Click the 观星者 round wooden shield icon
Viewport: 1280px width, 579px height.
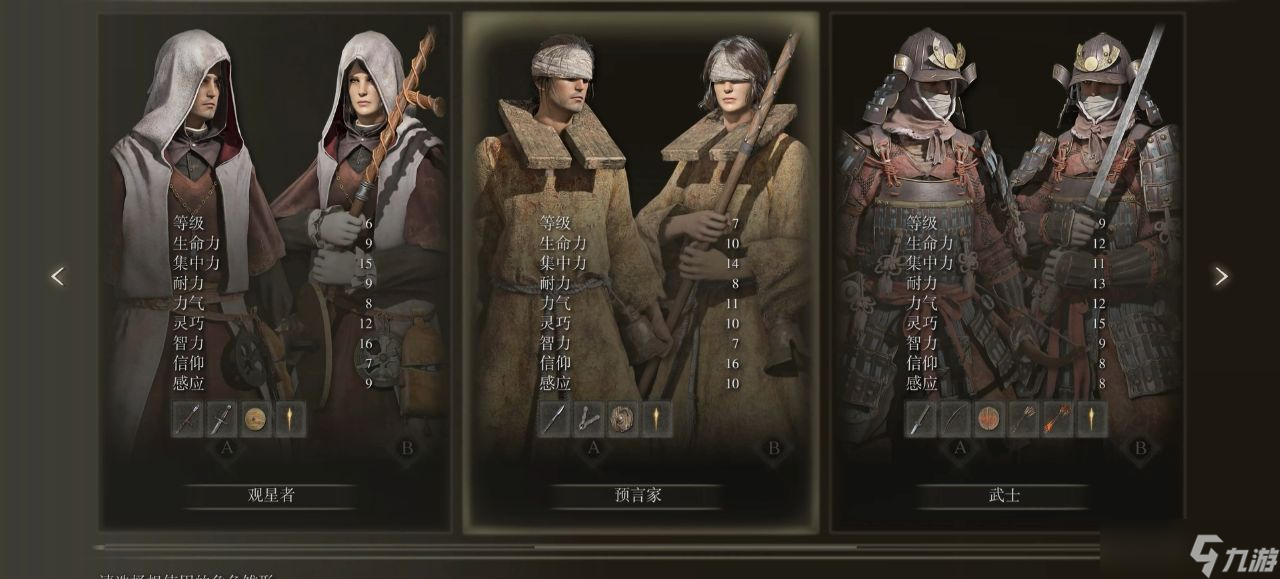[x=256, y=420]
